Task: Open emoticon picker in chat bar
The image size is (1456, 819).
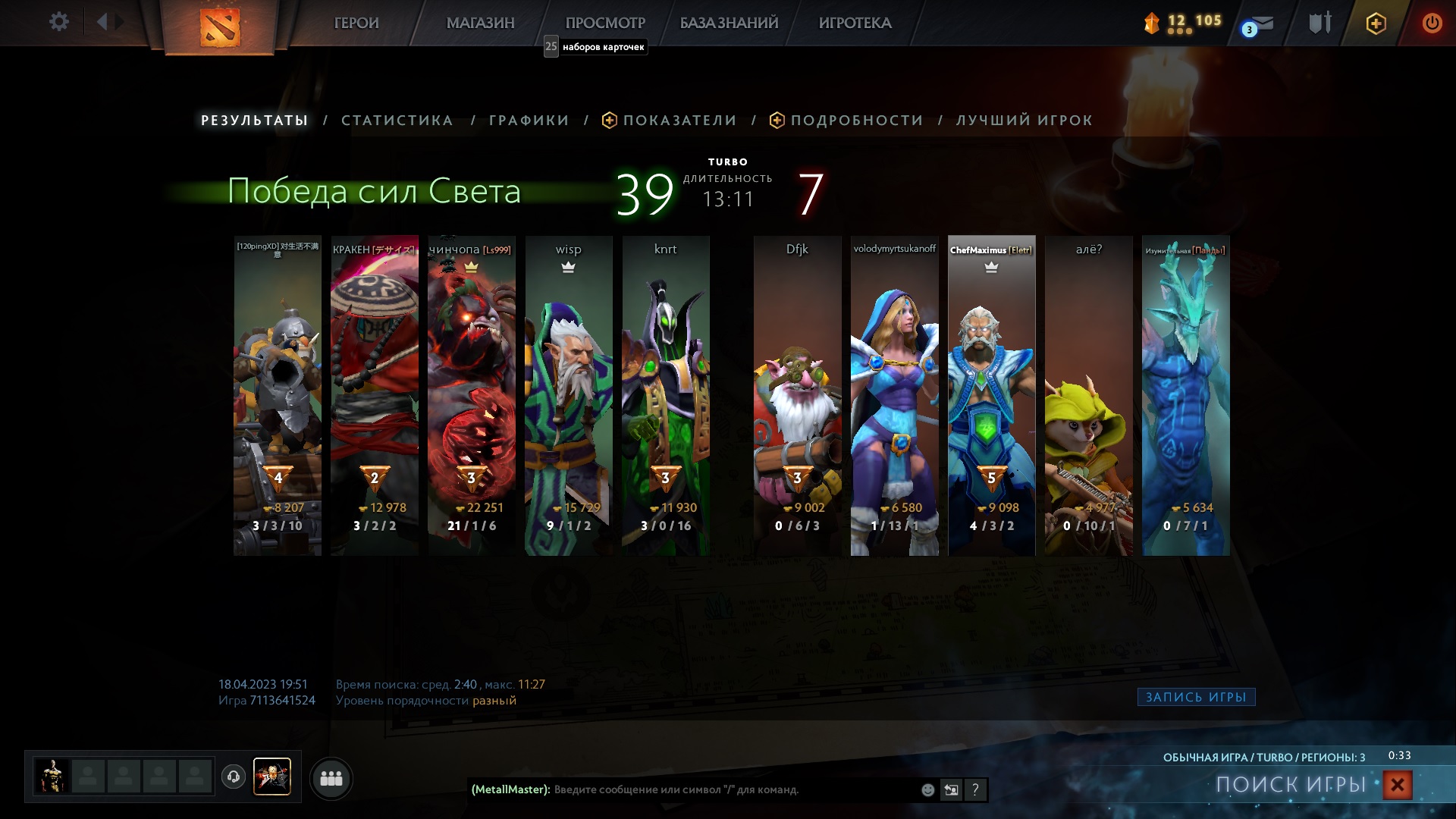Action: (x=927, y=790)
